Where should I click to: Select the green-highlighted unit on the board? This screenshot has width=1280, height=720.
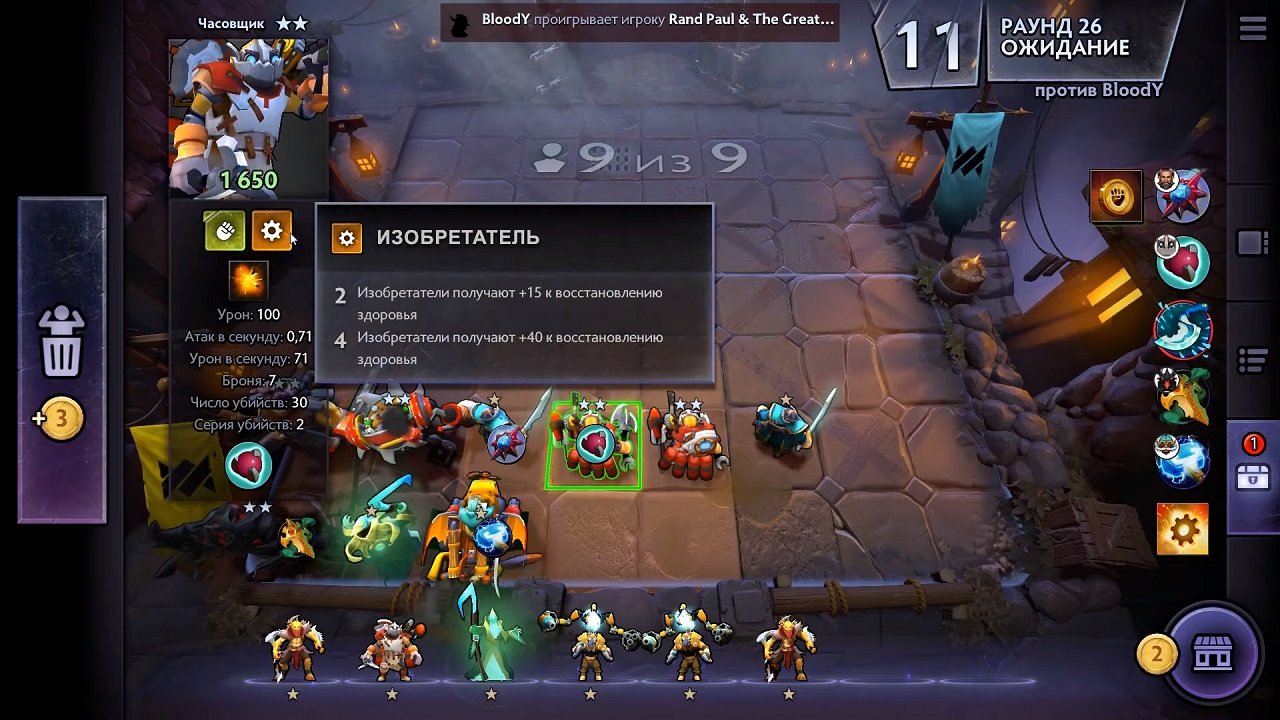594,440
